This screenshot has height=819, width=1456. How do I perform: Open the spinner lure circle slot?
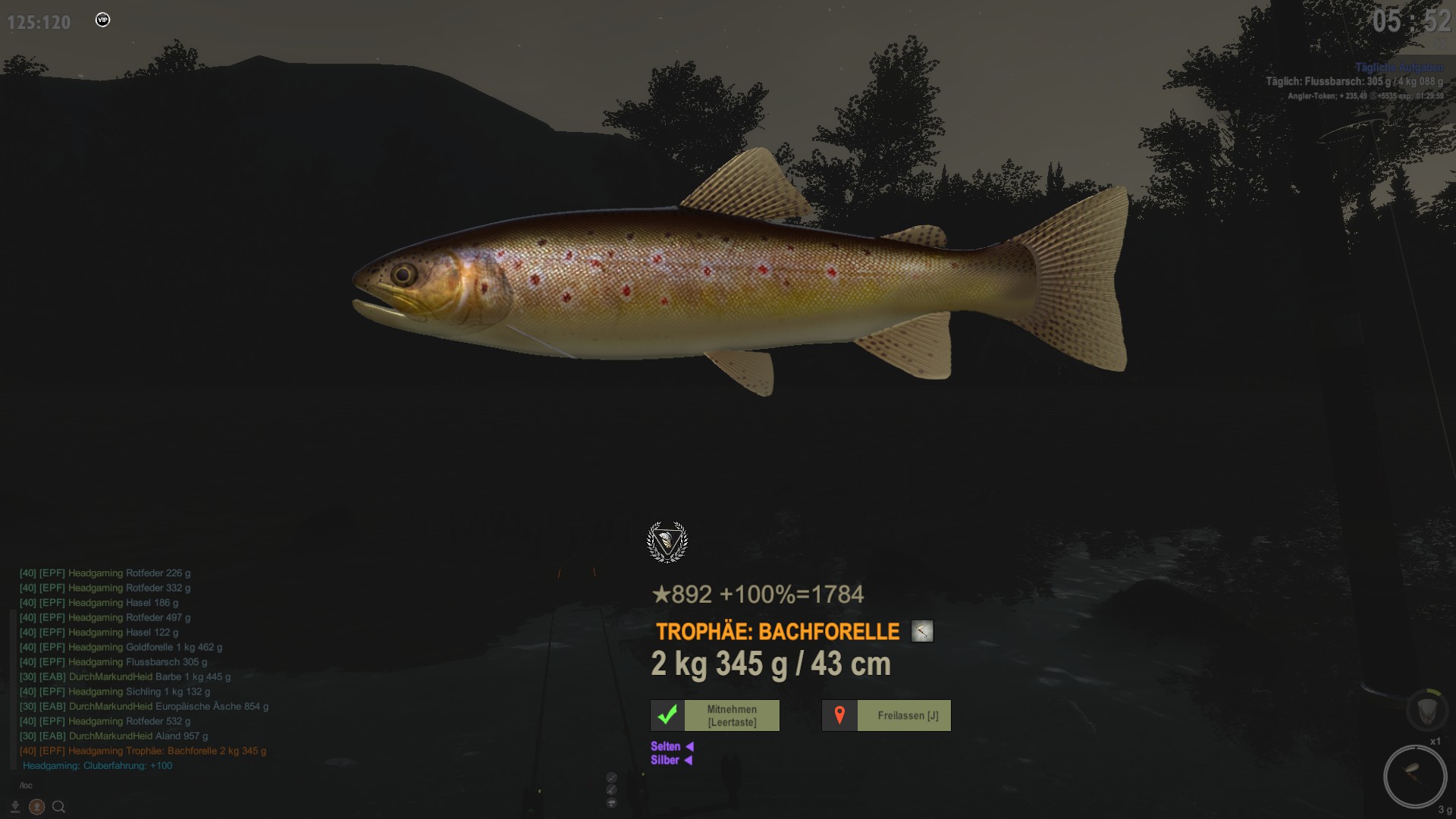pos(1414,776)
